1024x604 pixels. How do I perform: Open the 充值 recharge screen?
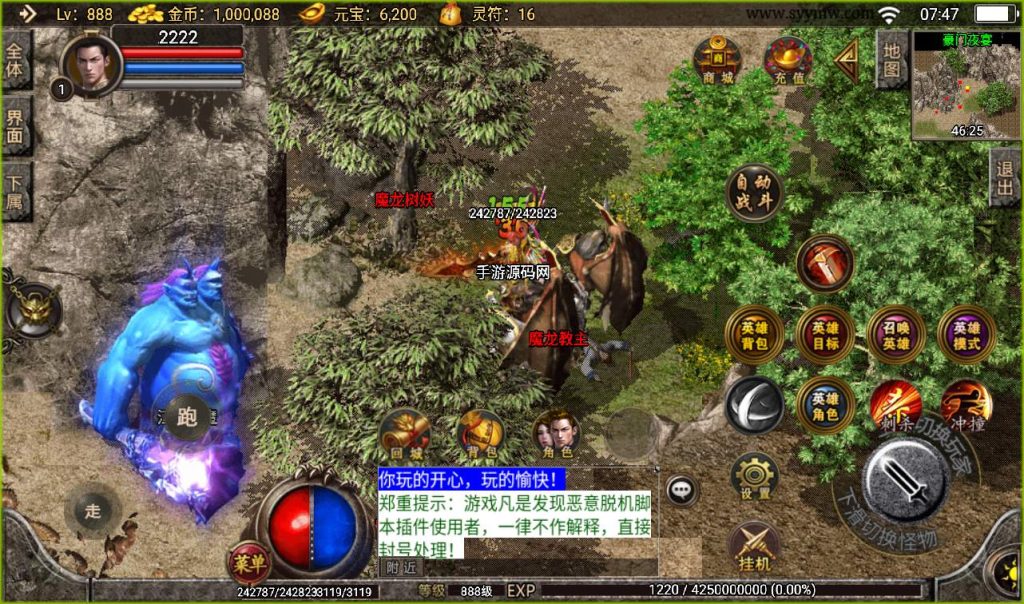787,59
